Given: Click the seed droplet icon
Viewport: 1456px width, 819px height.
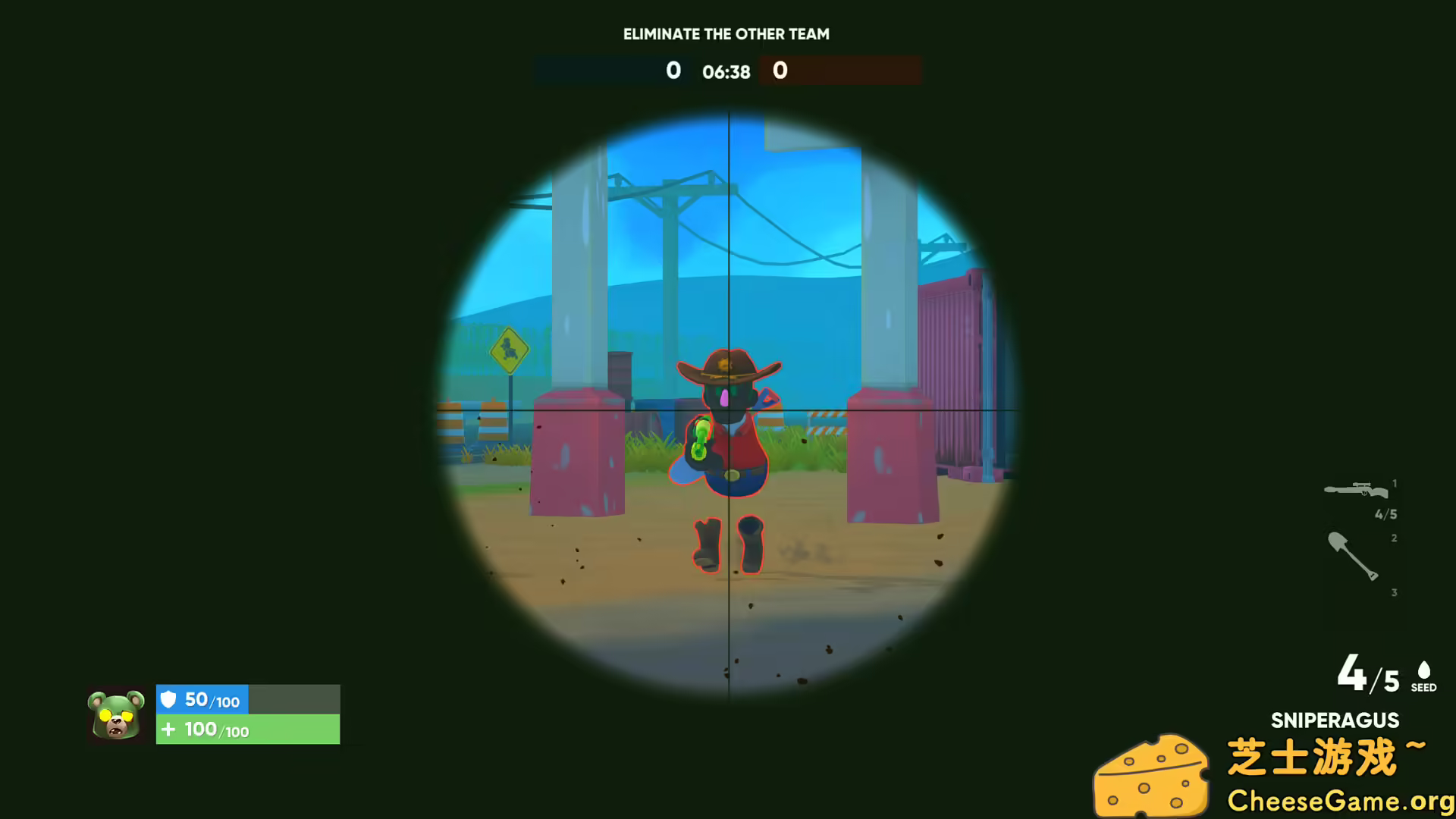Looking at the screenshot, I should coord(1423,671).
